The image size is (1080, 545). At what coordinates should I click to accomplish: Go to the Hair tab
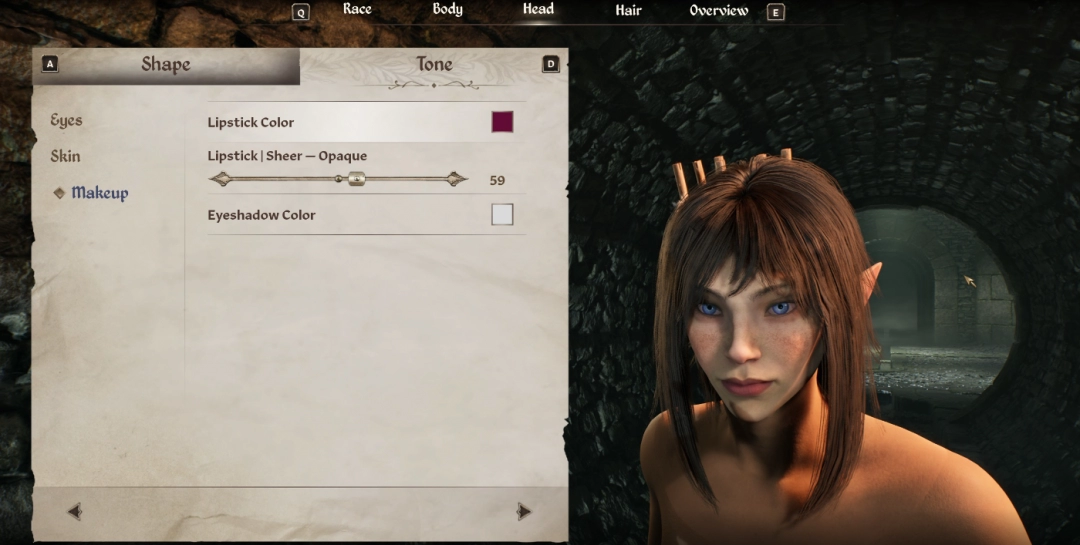[x=628, y=11]
